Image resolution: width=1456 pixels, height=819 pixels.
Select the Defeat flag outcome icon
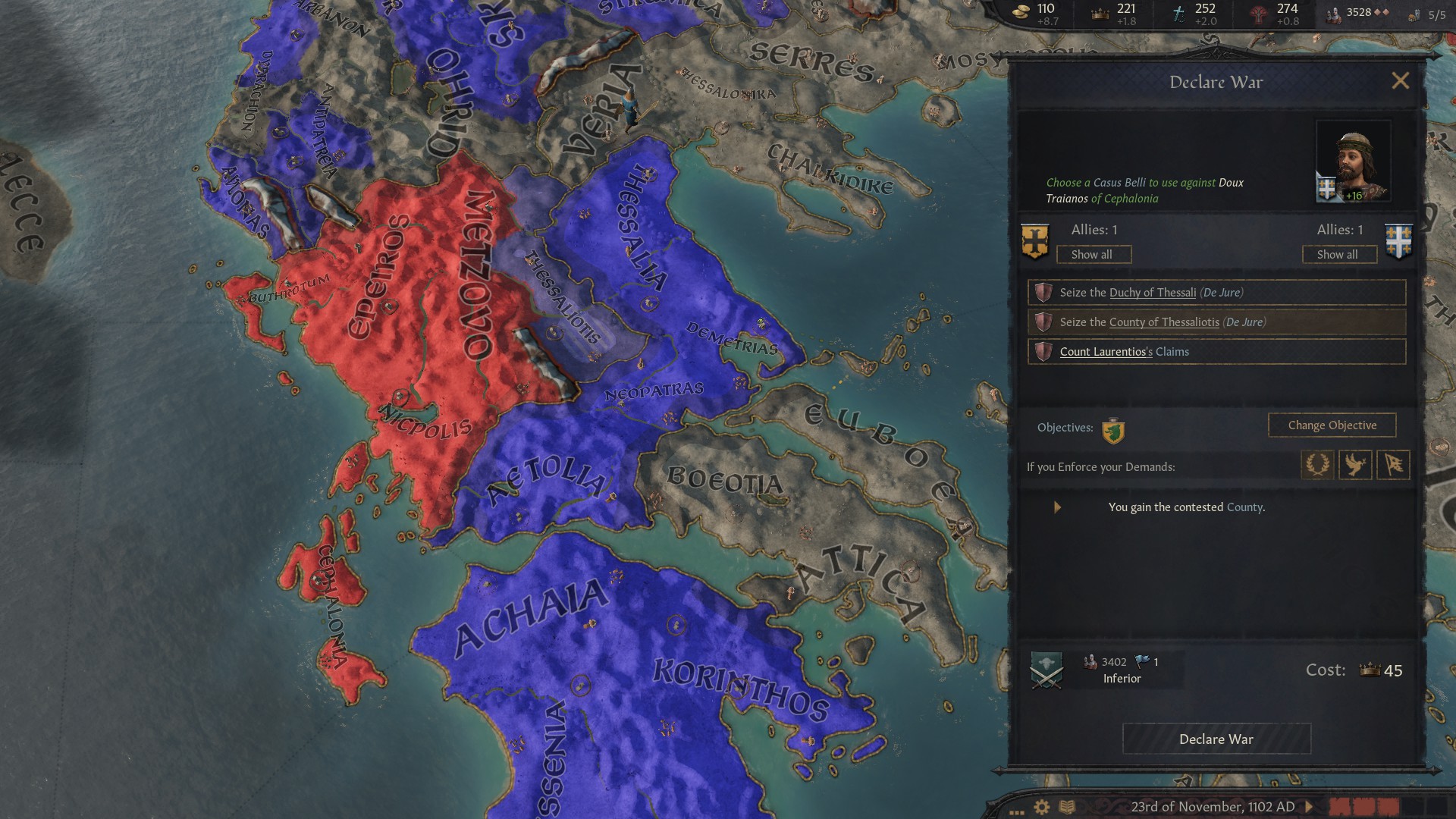click(1392, 465)
